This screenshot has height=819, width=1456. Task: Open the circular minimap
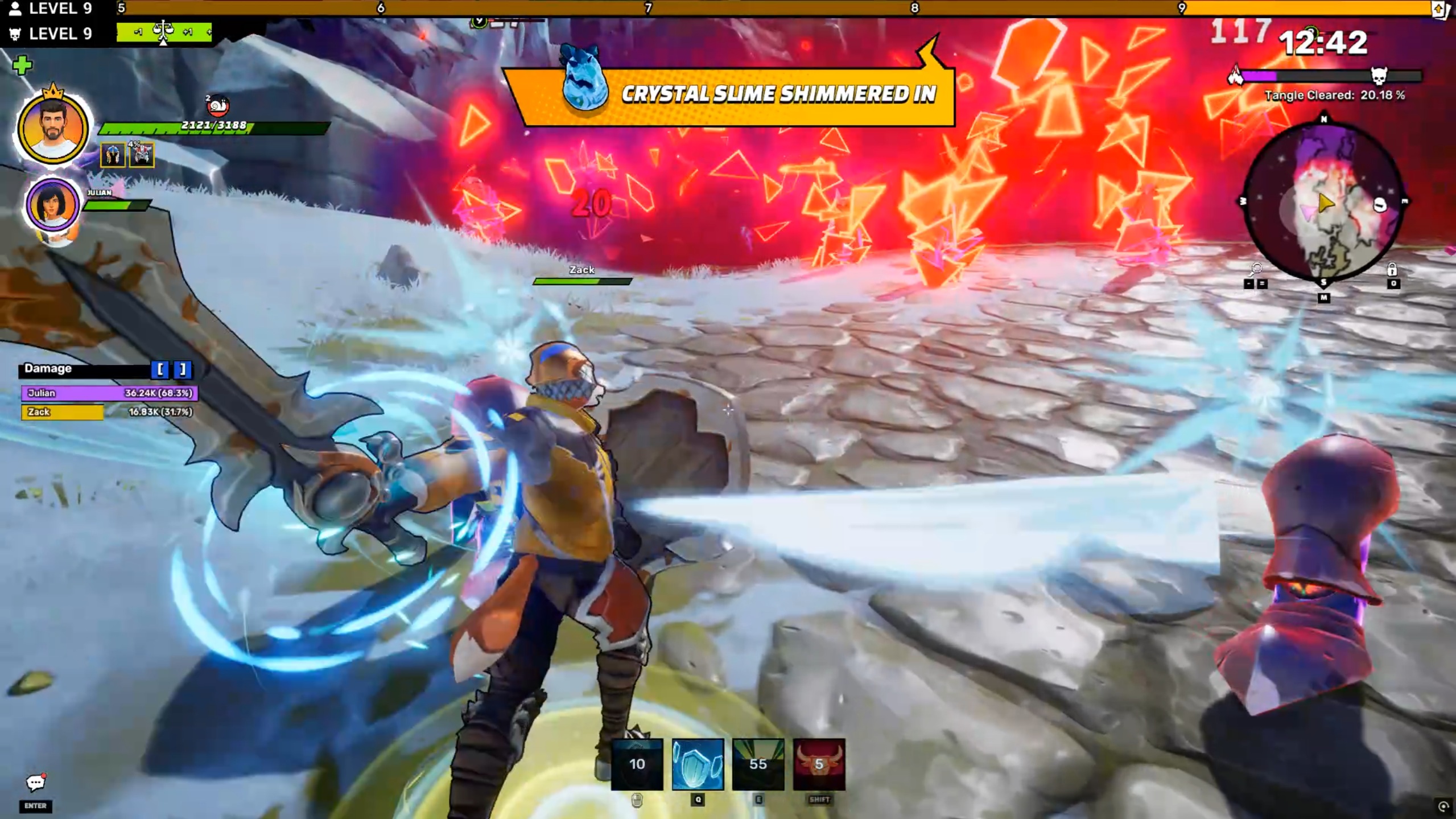(1323, 201)
